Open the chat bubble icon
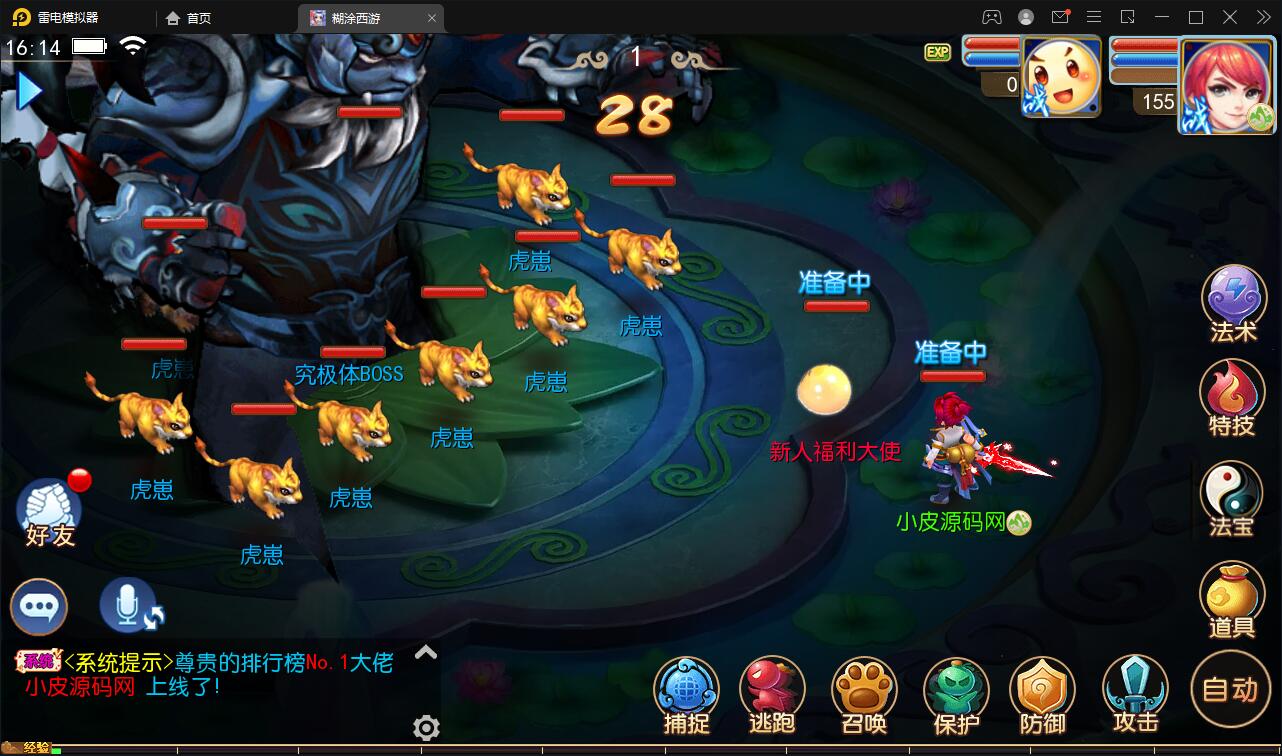Screen dimensions: 1282x756 point(38,606)
